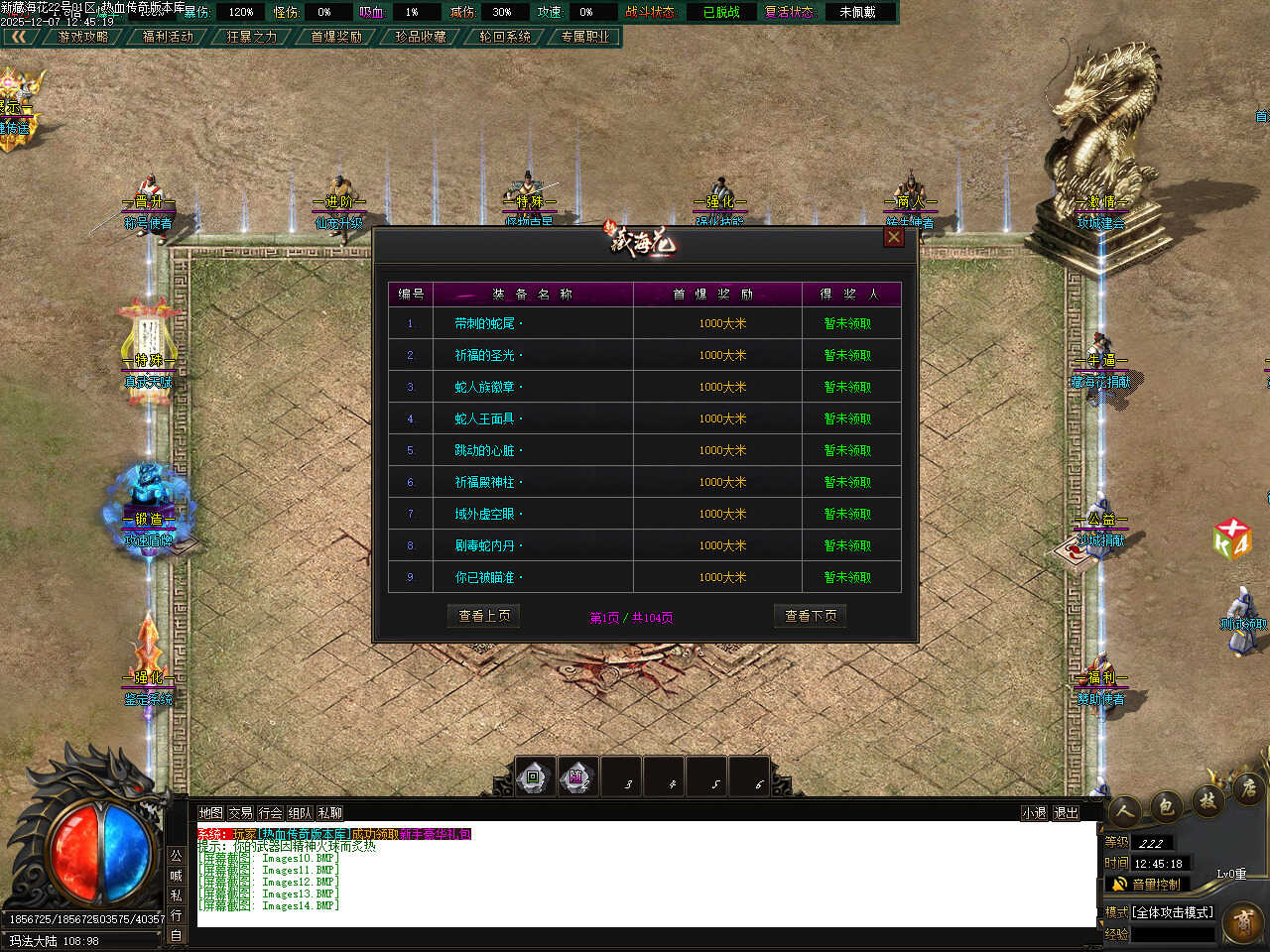Viewport: 1270px width, 952px height.
Task: Open the 轮回系统 reincarnation system
Action: tap(505, 37)
